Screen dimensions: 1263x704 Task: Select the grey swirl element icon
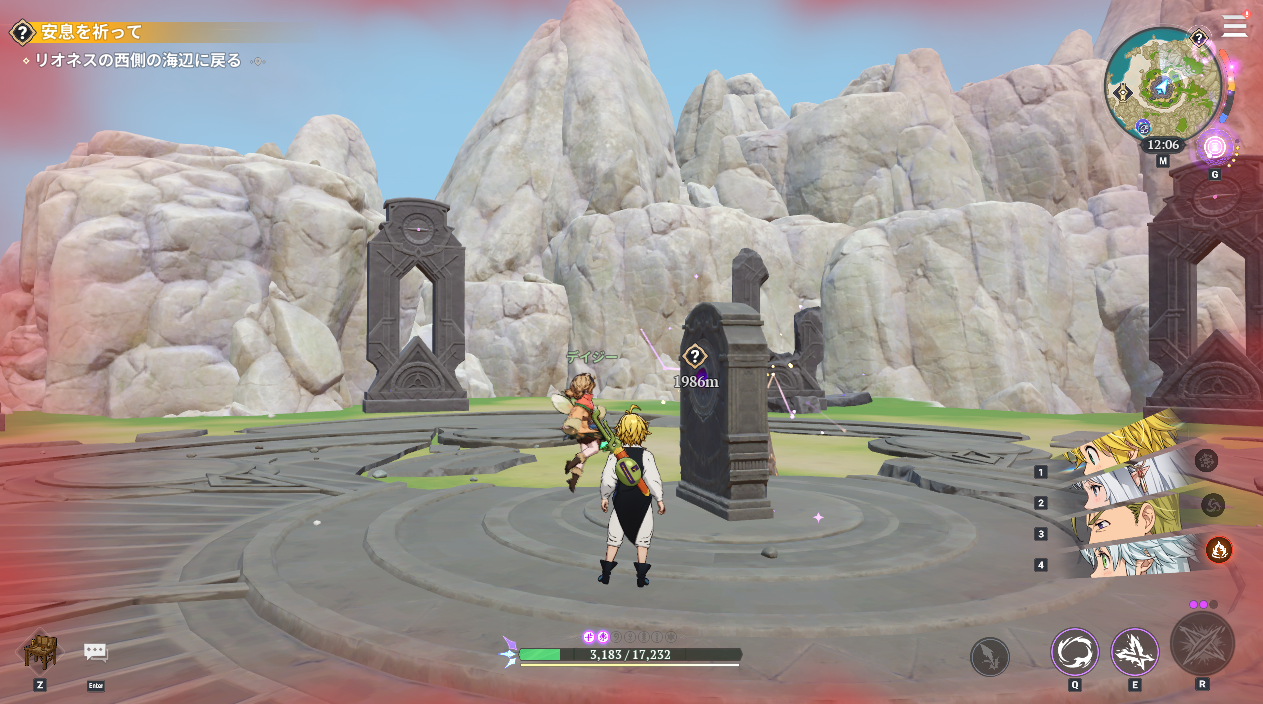pos(1212,505)
